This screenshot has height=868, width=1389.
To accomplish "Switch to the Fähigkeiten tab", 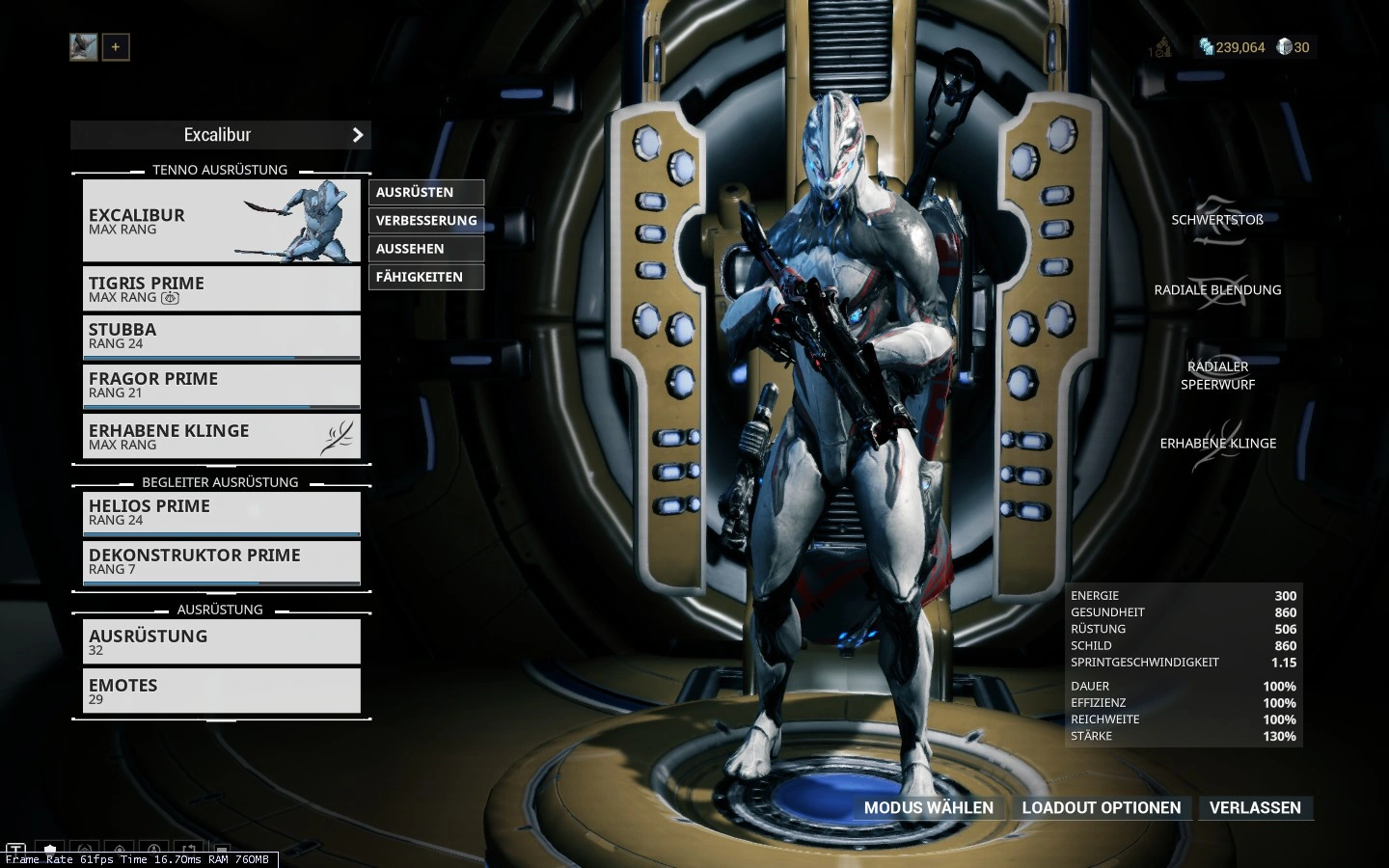I will 425,277.
